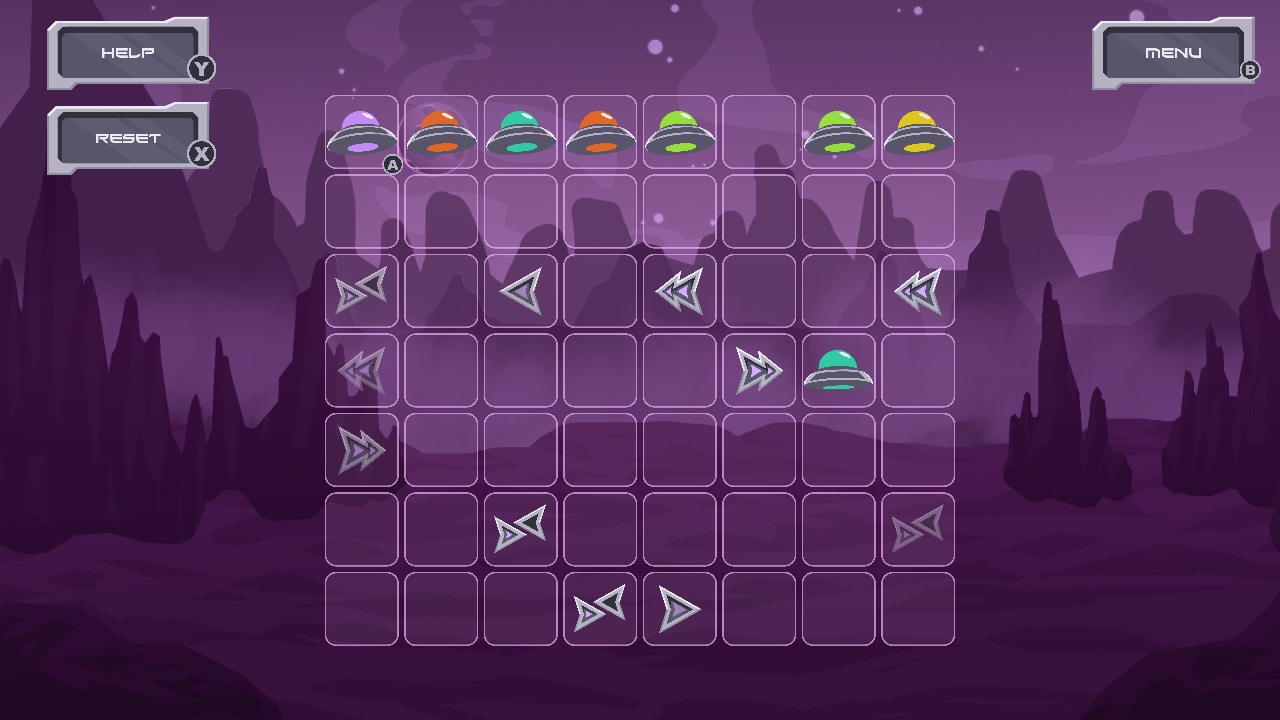
Task: Select the double right arrow on the left side
Action: pos(361,450)
